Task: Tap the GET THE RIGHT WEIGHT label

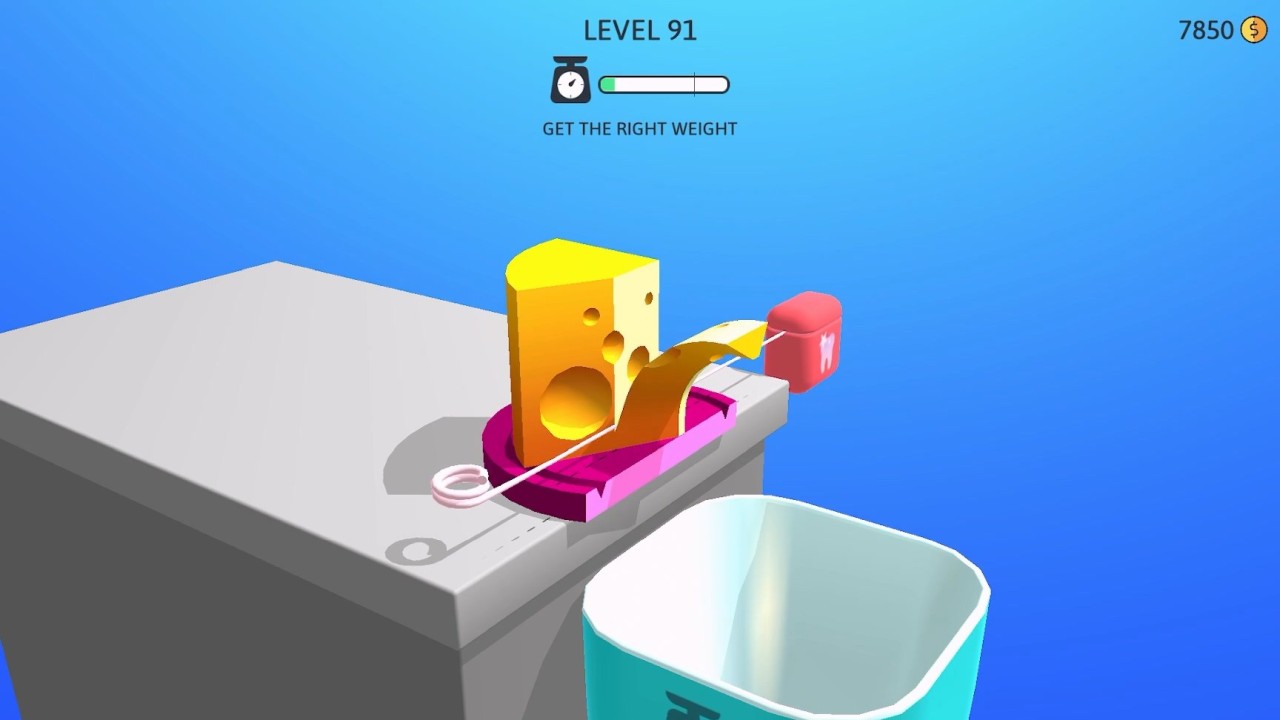Action: click(639, 128)
